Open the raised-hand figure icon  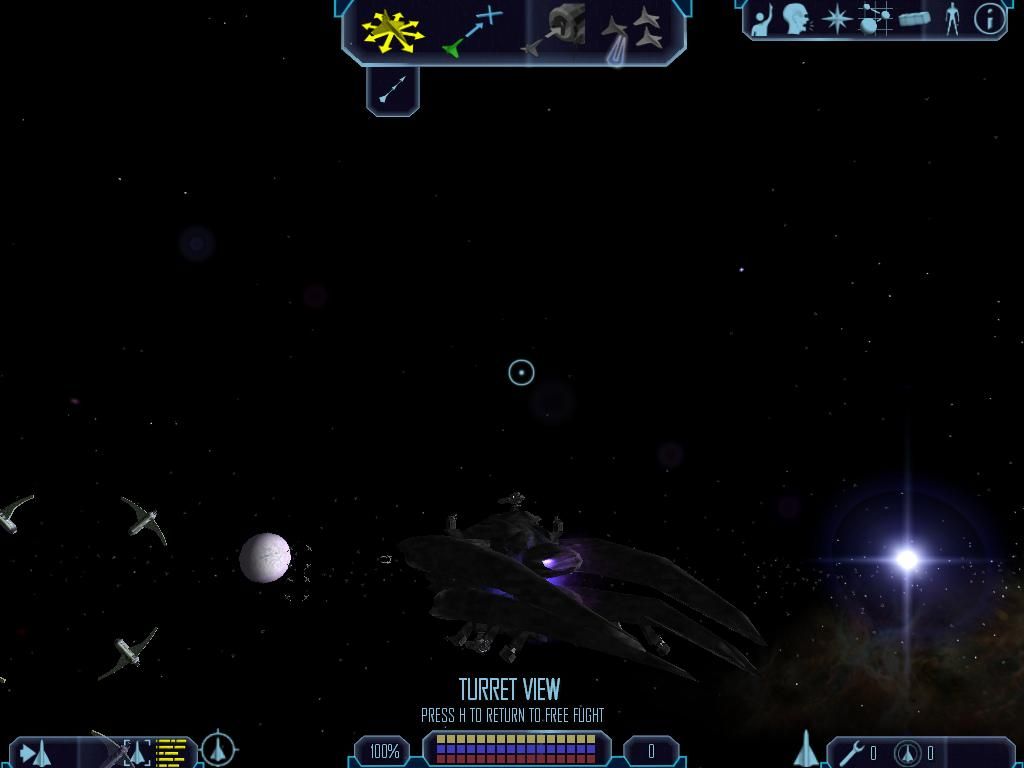pyautogui.click(x=763, y=20)
